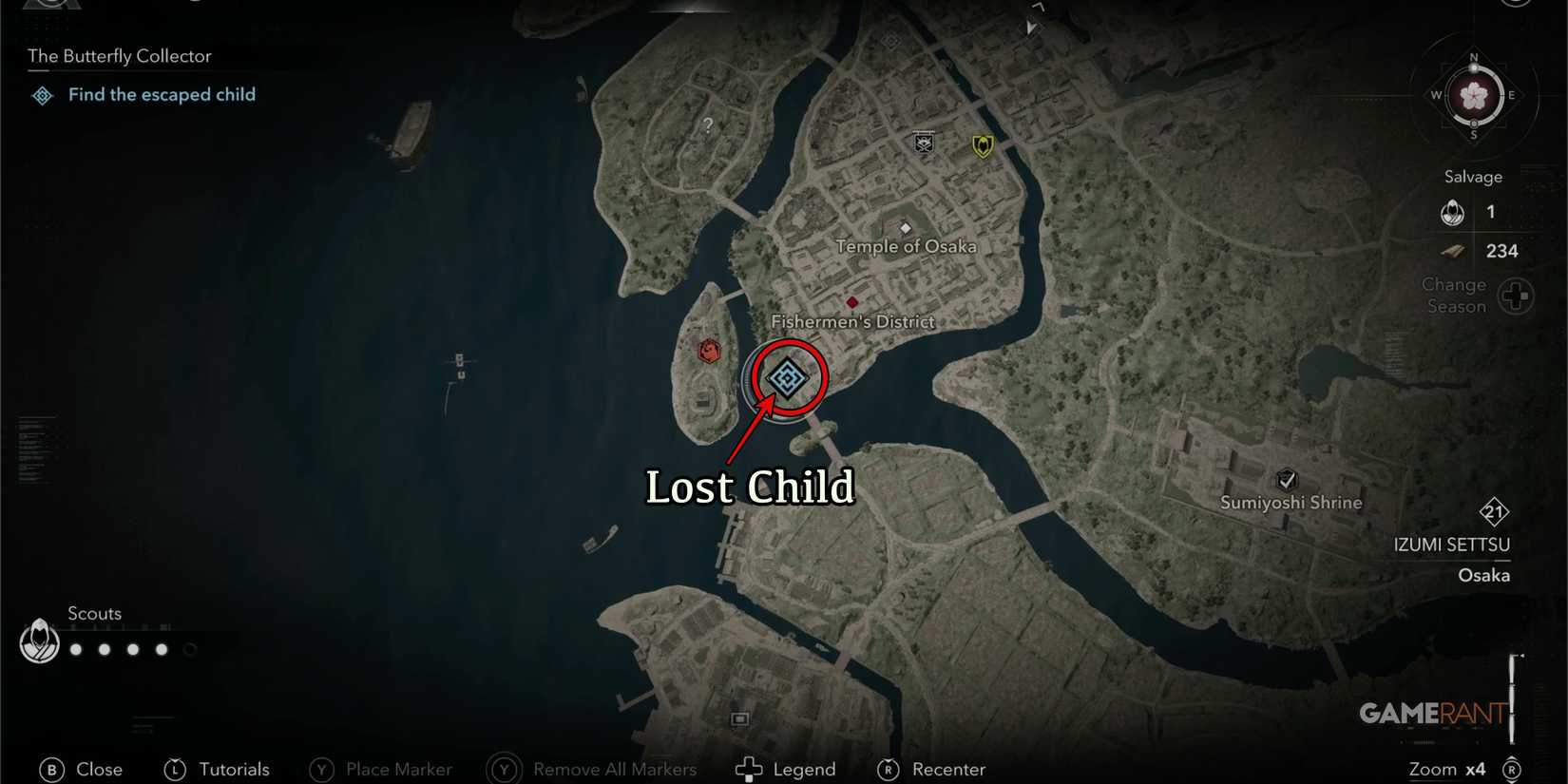
Task: Click the unexplored question mark location on the peninsula
Action: [706, 124]
